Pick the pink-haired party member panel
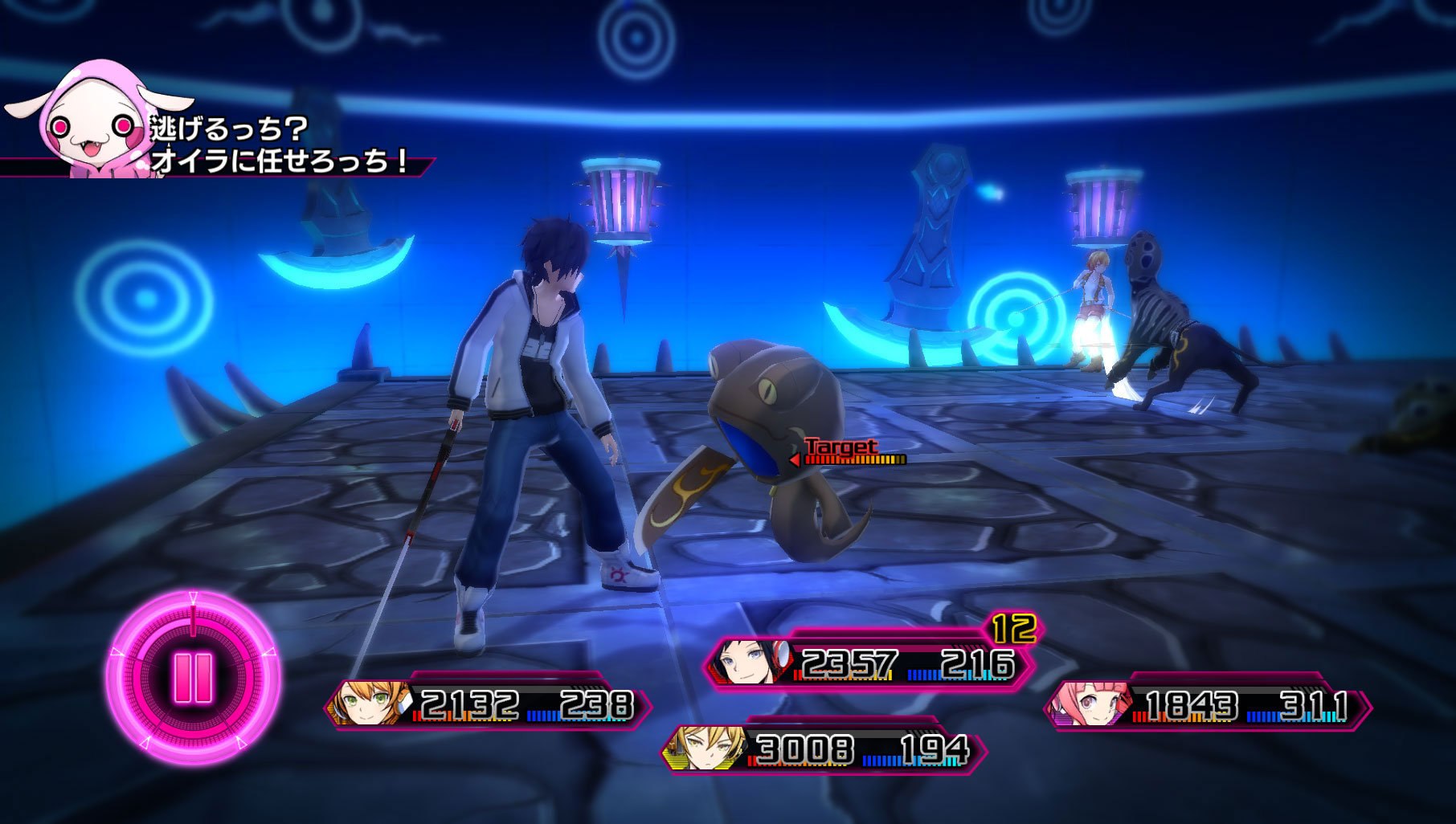This screenshot has width=1456, height=824. tap(1207, 707)
